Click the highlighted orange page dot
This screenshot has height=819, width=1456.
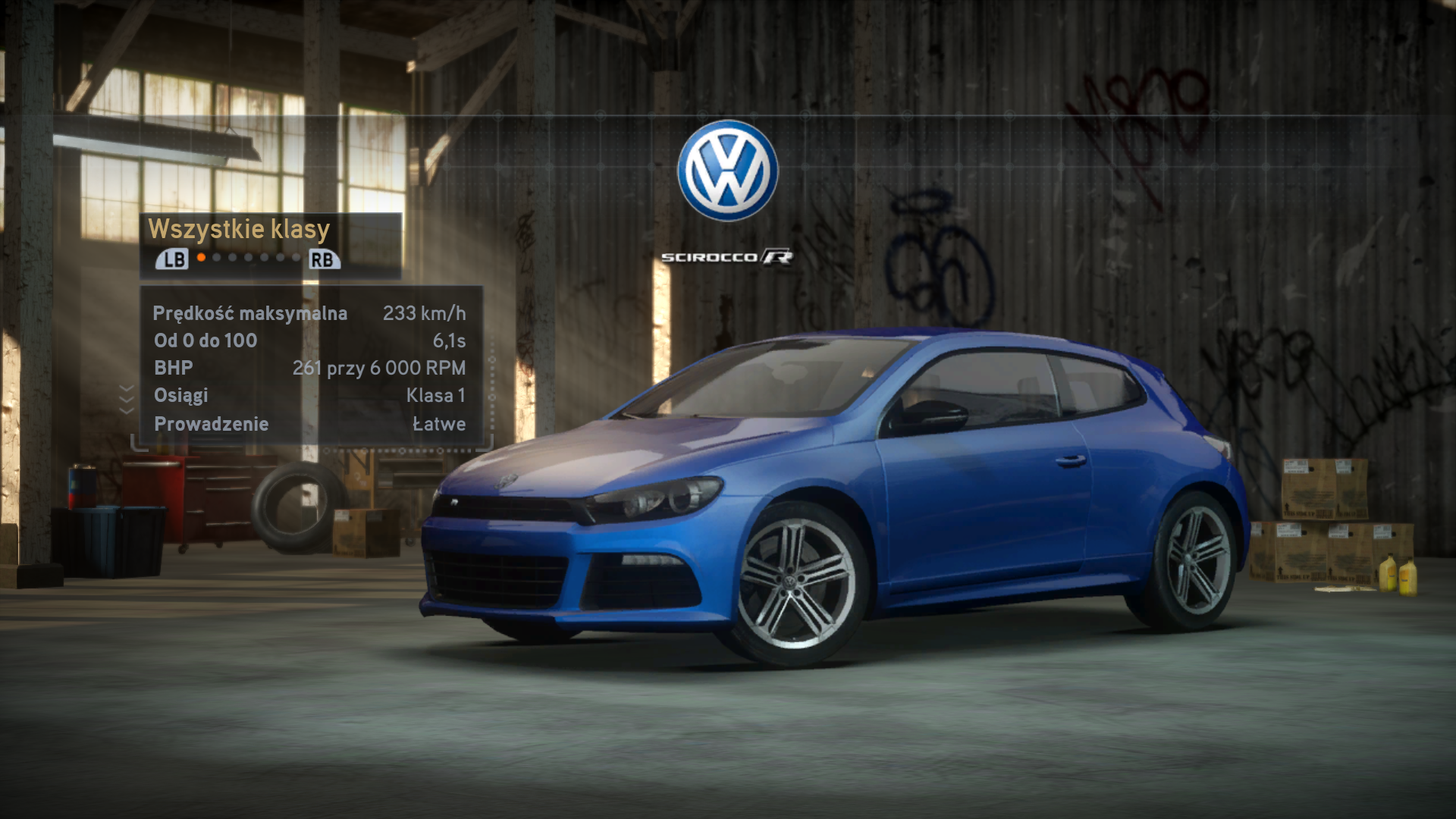tap(201, 258)
